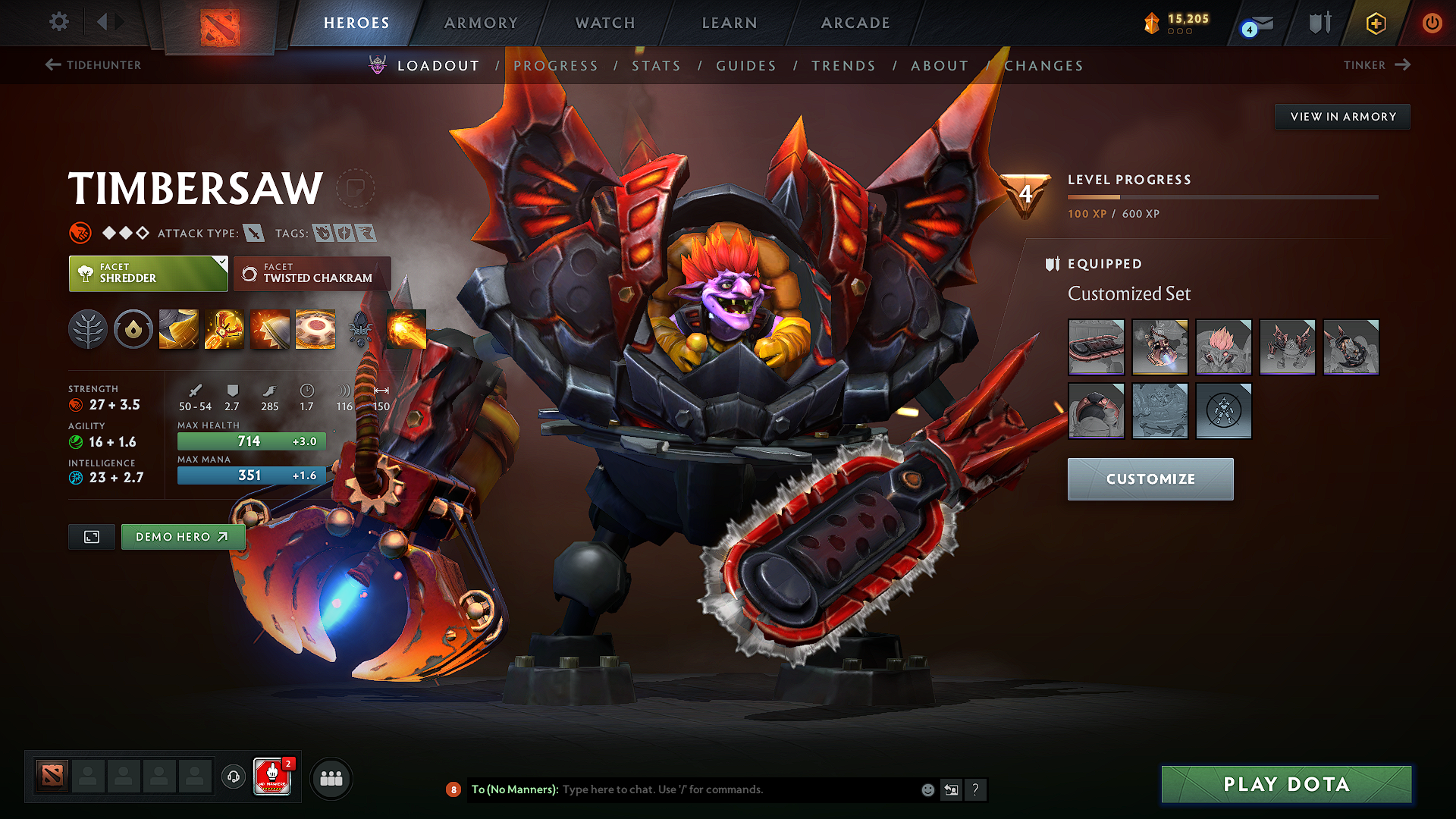Screen dimensions: 1456x819
Task: Open the Shredder facet dropdown arrow
Action: coord(221,264)
